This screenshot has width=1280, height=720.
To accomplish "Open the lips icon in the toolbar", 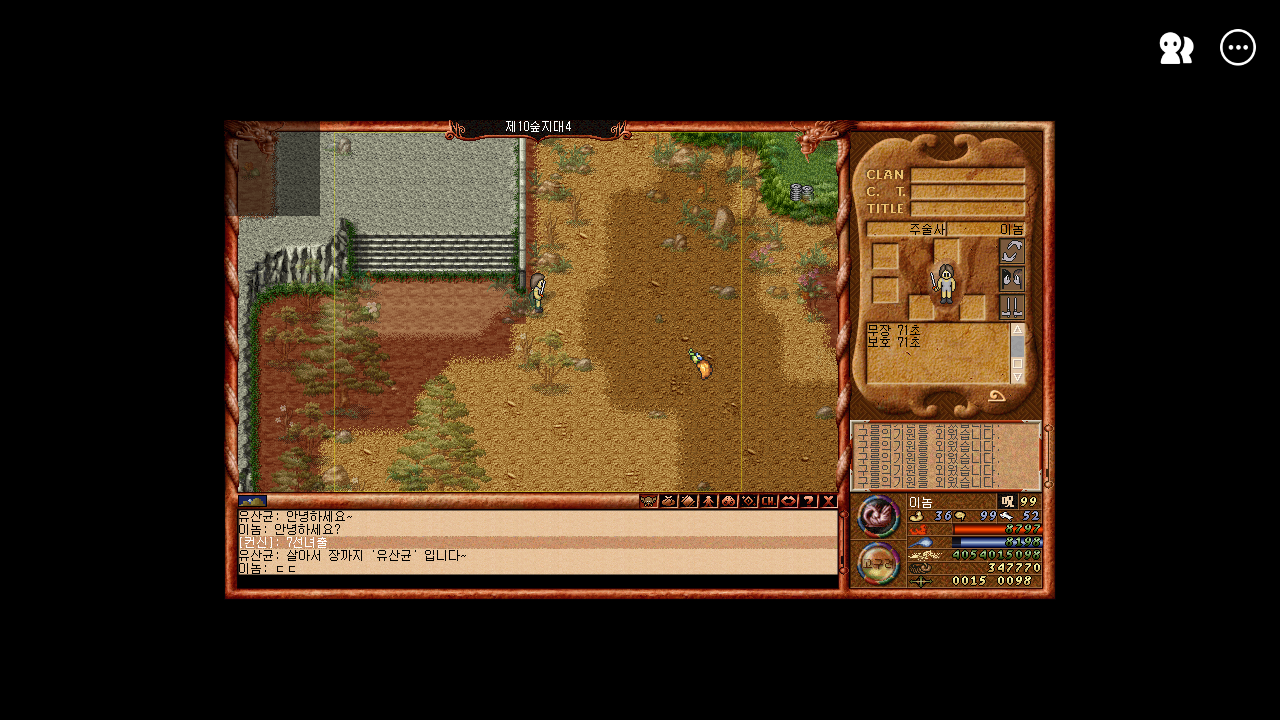I will (x=789, y=501).
